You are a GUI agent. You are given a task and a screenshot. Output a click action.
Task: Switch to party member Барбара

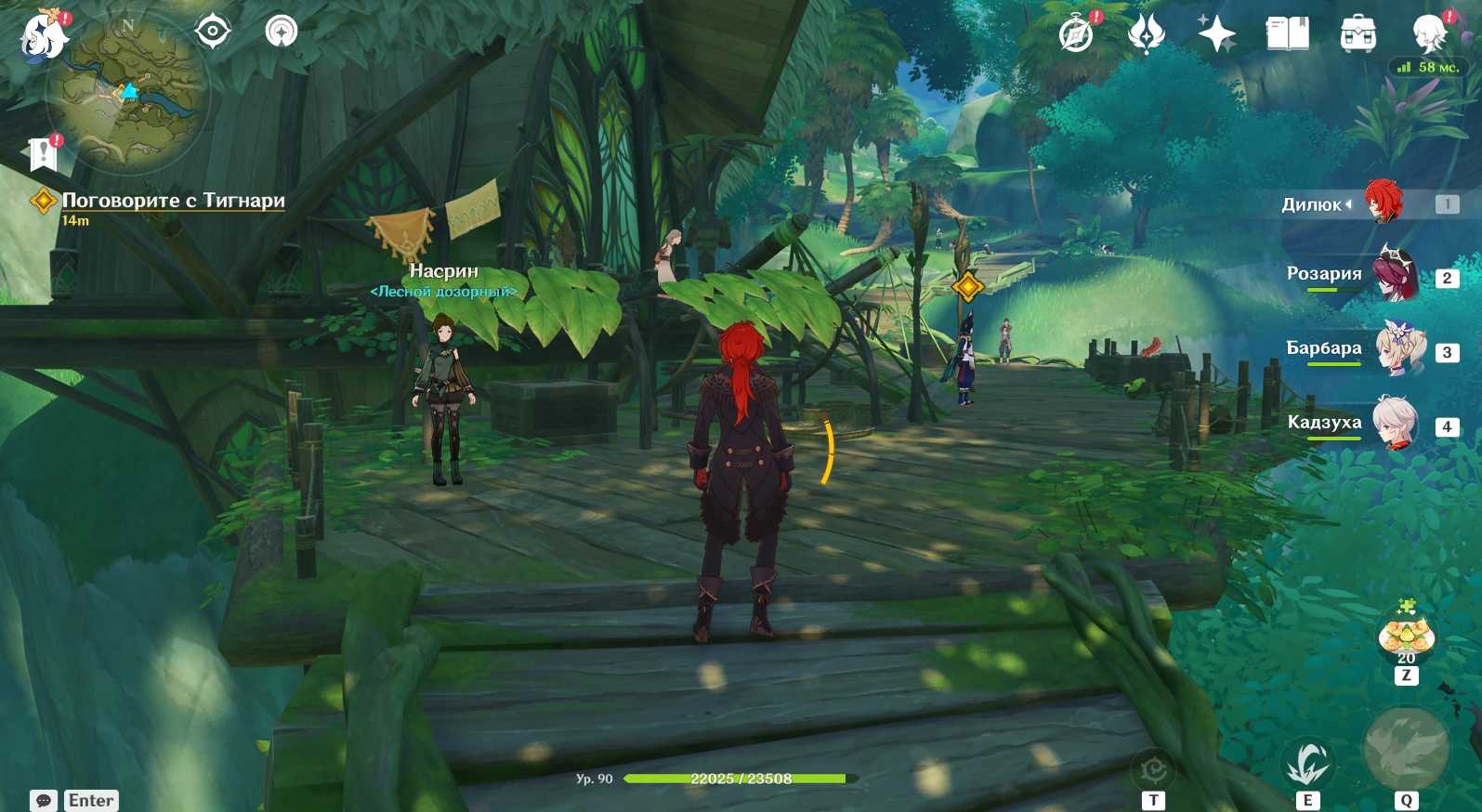pyautogui.click(x=1397, y=349)
